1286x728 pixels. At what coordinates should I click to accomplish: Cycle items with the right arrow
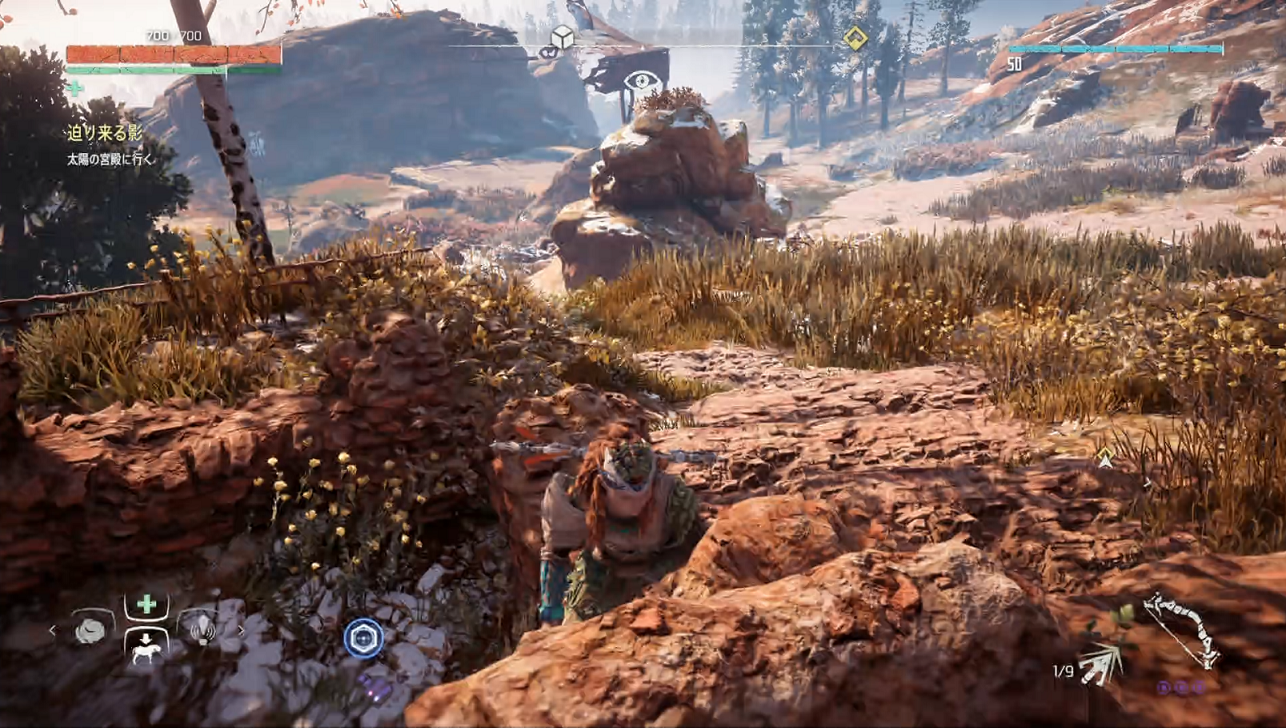tap(241, 630)
